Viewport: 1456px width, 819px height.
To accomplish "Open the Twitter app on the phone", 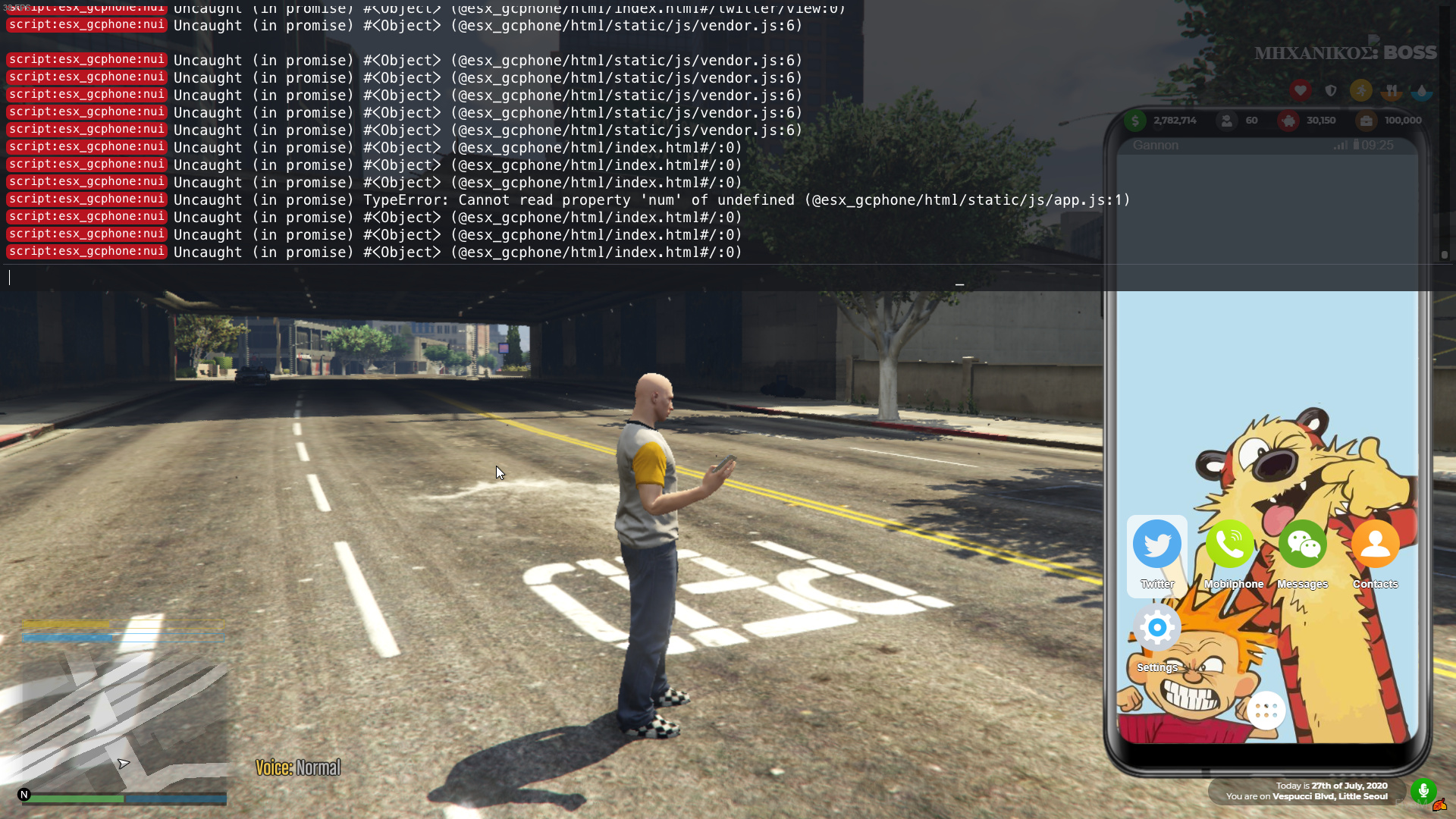I will (x=1156, y=544).
